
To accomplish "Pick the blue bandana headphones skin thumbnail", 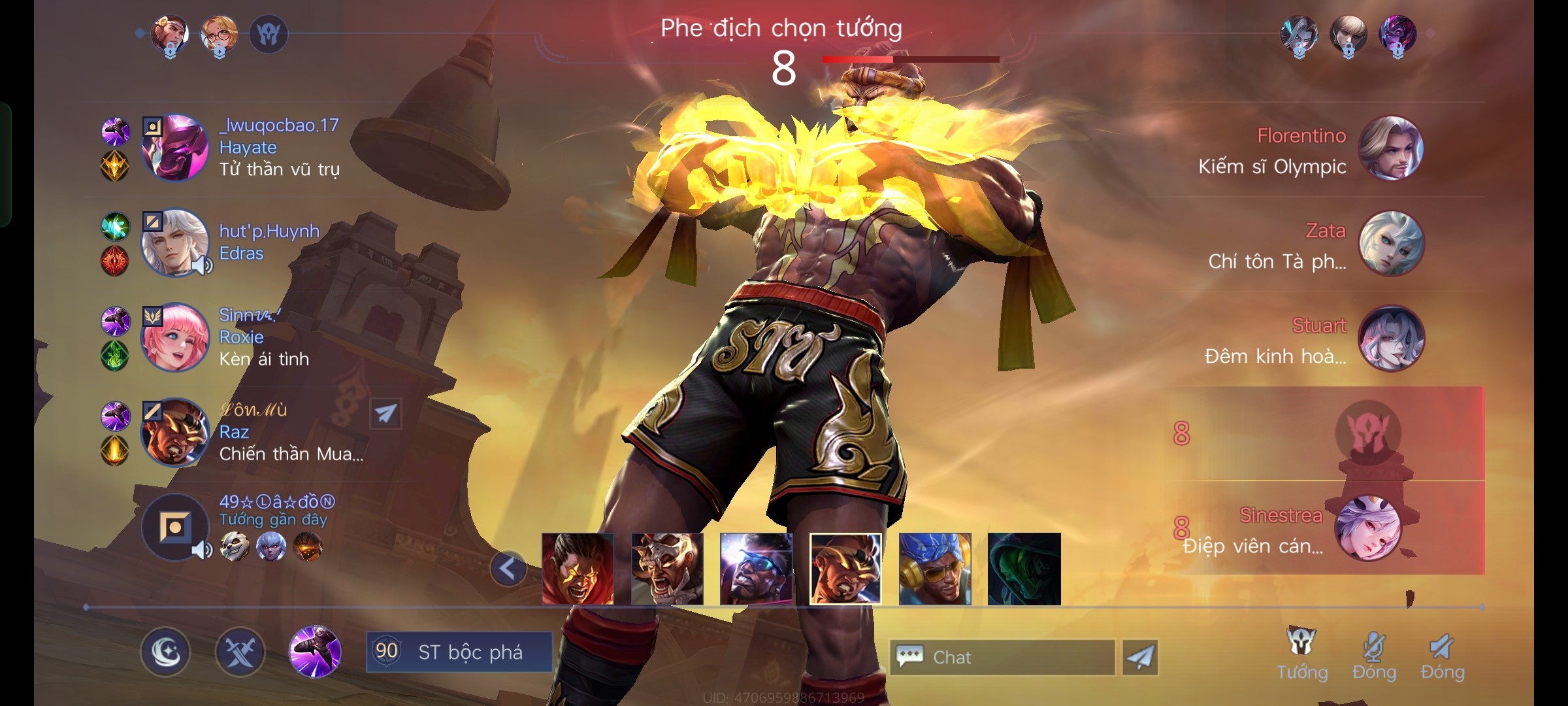I will (935, 569).
